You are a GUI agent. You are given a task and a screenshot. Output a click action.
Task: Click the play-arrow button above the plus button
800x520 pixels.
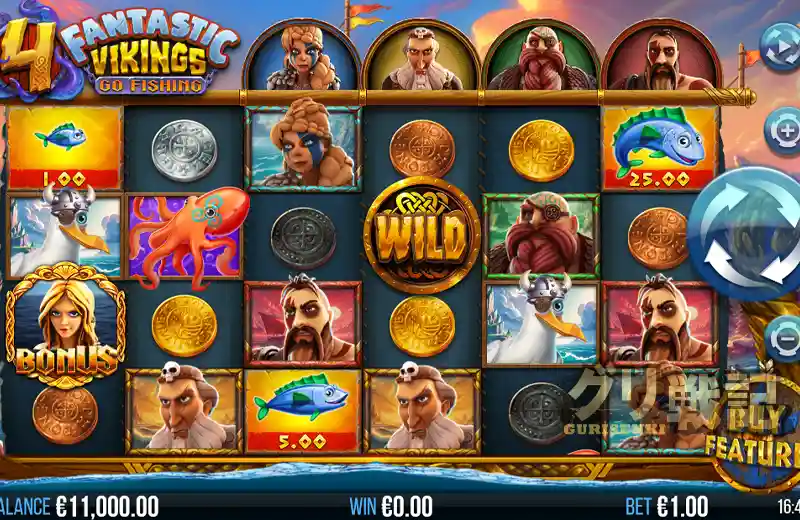(780, 44)
